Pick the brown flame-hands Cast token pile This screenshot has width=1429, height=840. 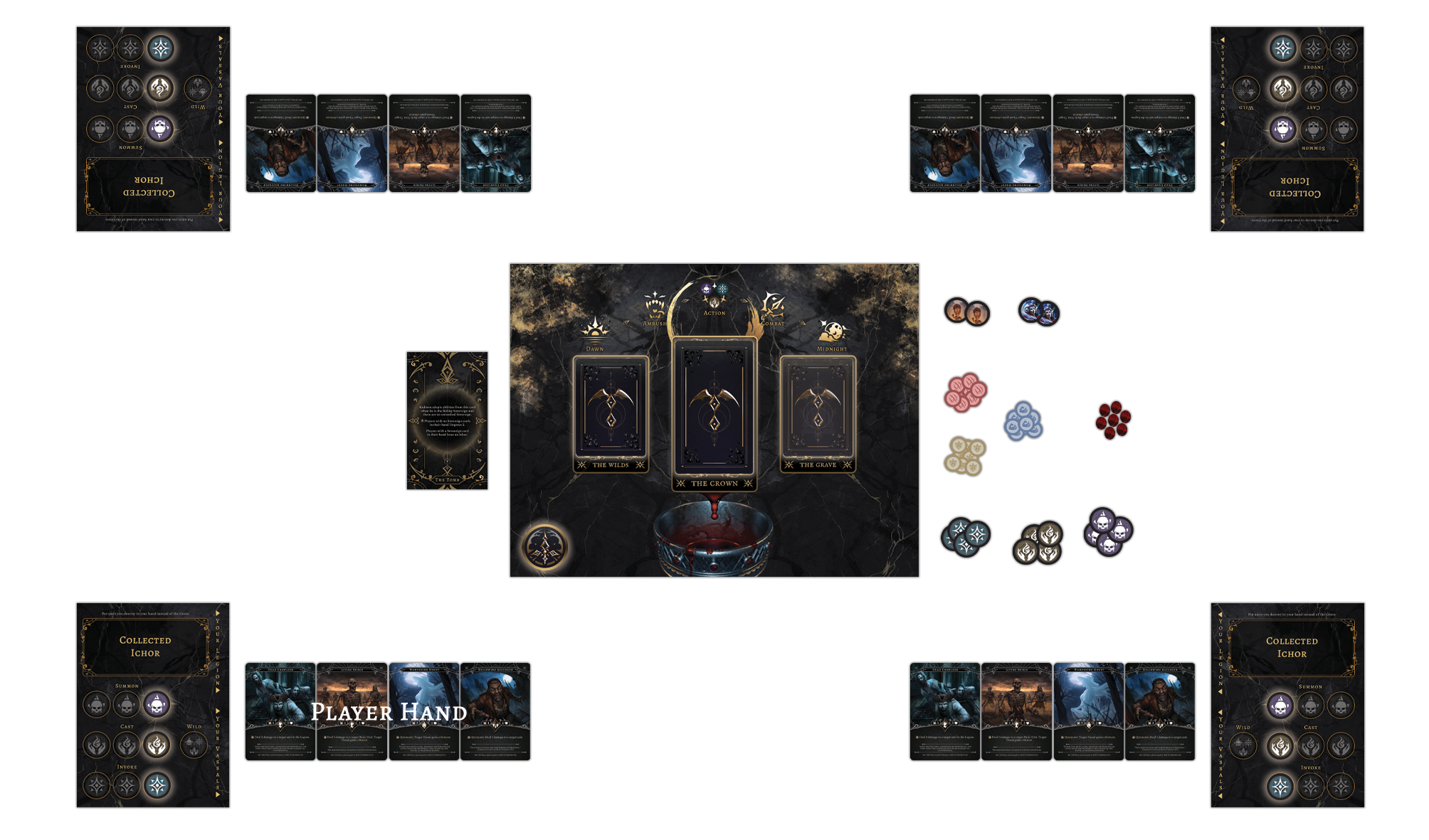1038,544
